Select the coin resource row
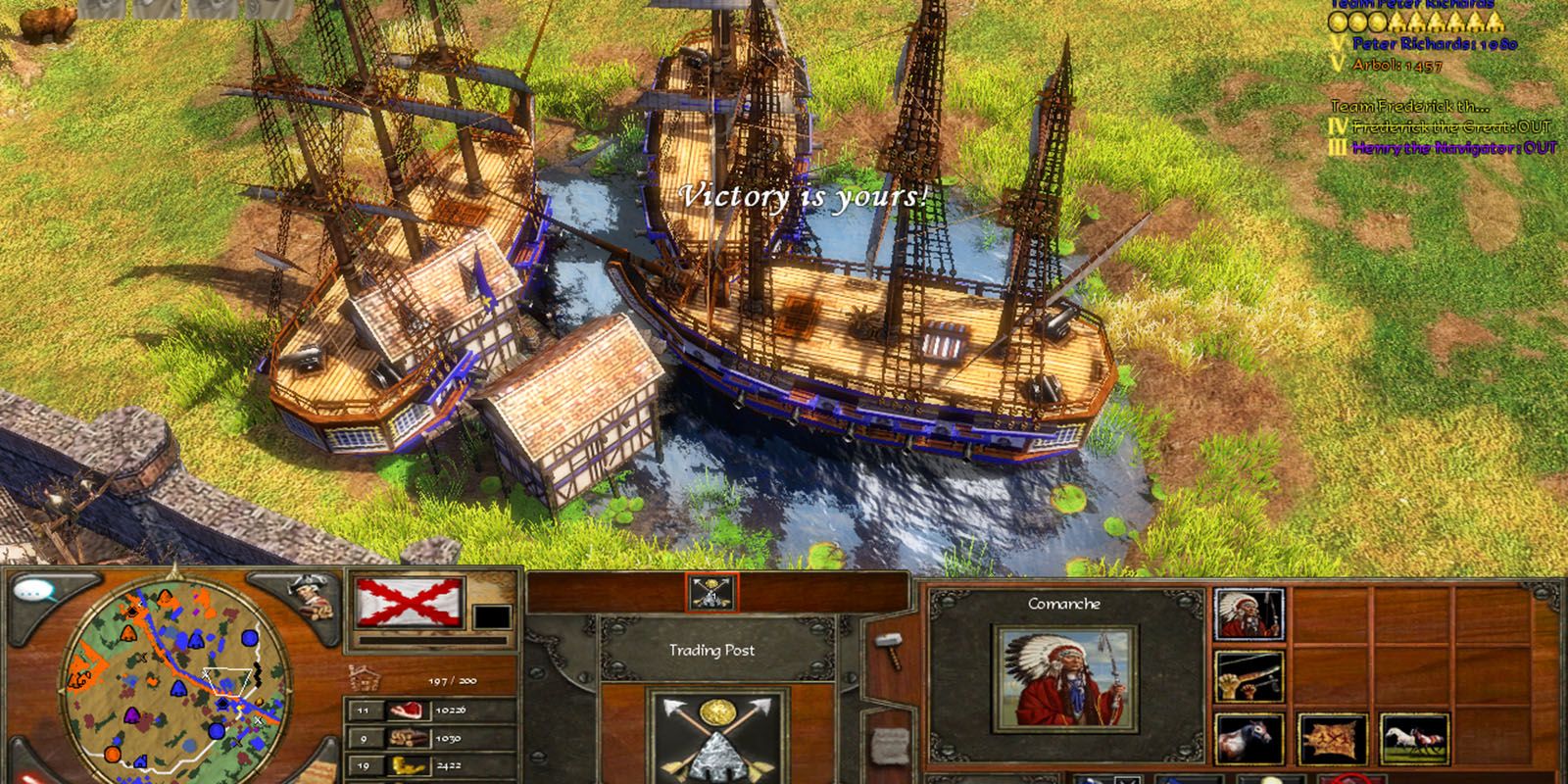The height and width of the screenshot is (784, 1568). click(x=431, y=764)
